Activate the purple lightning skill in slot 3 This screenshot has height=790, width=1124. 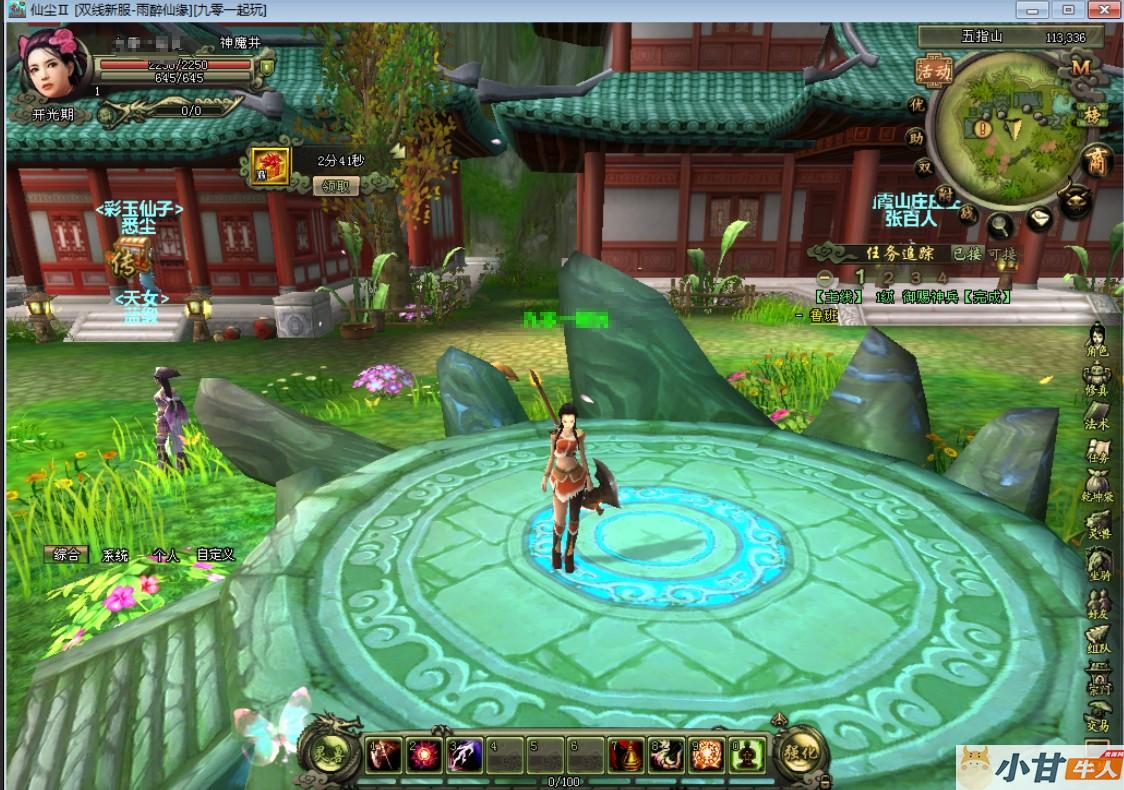point(465,757)
